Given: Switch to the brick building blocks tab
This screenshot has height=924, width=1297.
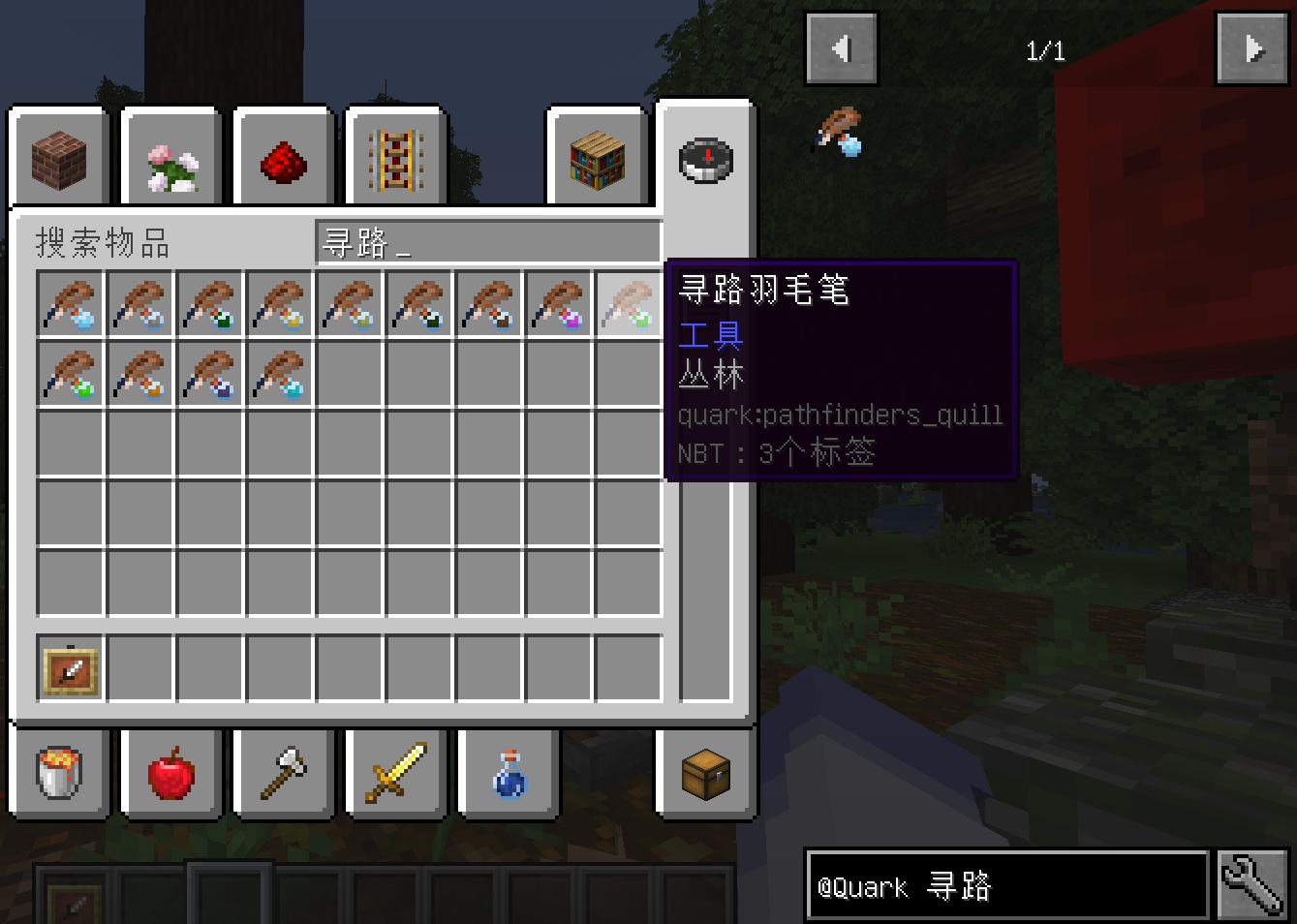Looking at the screenshot, I should click(58, 158).
